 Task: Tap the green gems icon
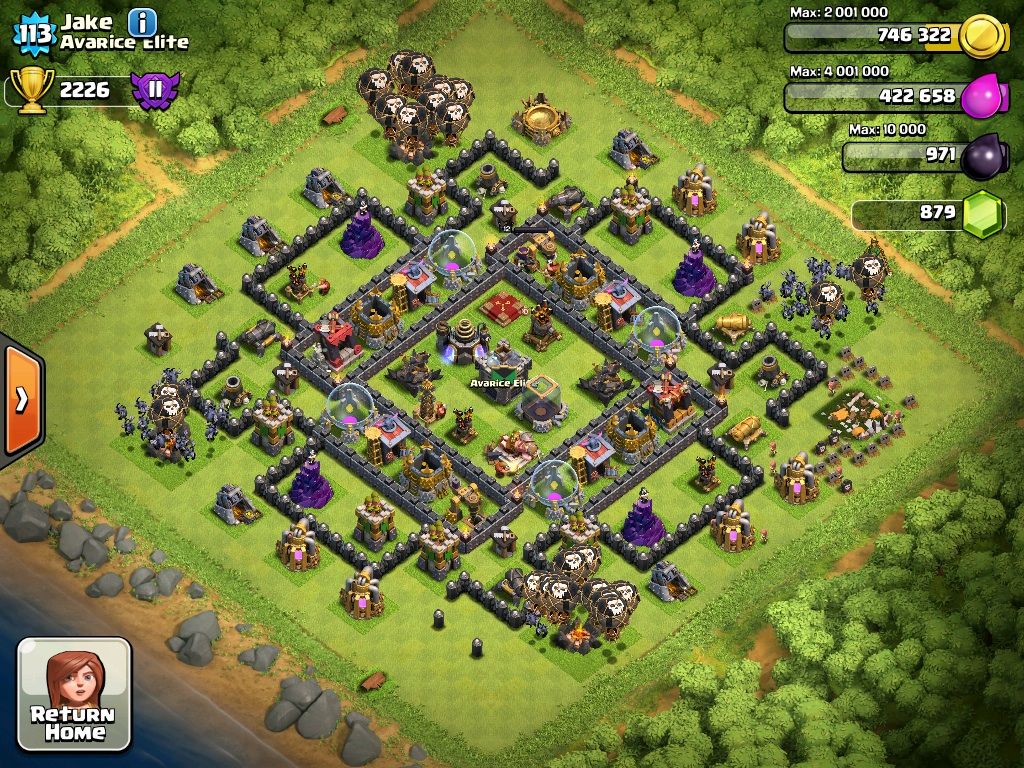pos(985,214)
